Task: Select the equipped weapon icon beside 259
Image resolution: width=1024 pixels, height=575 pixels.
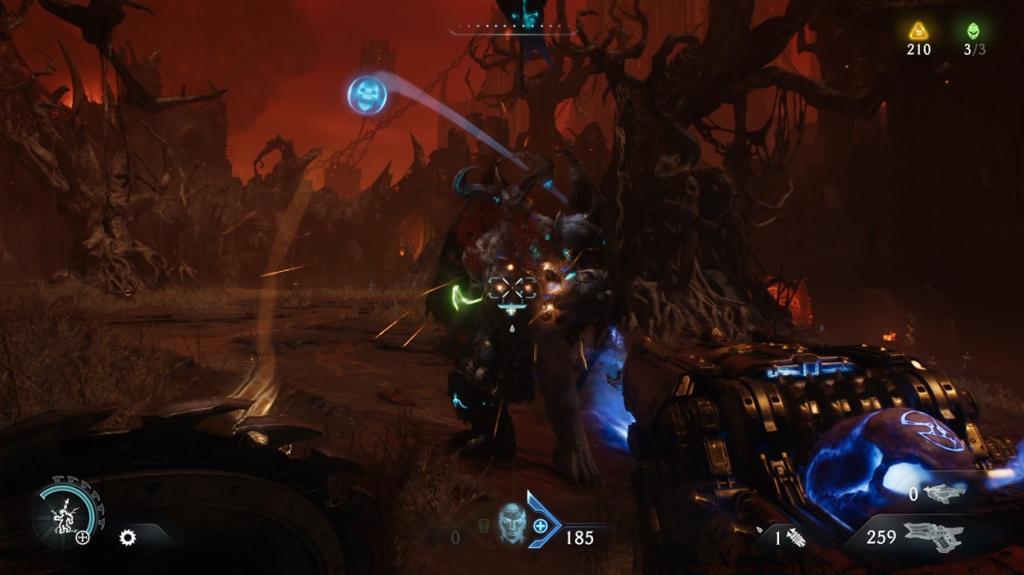Action: 933,536
